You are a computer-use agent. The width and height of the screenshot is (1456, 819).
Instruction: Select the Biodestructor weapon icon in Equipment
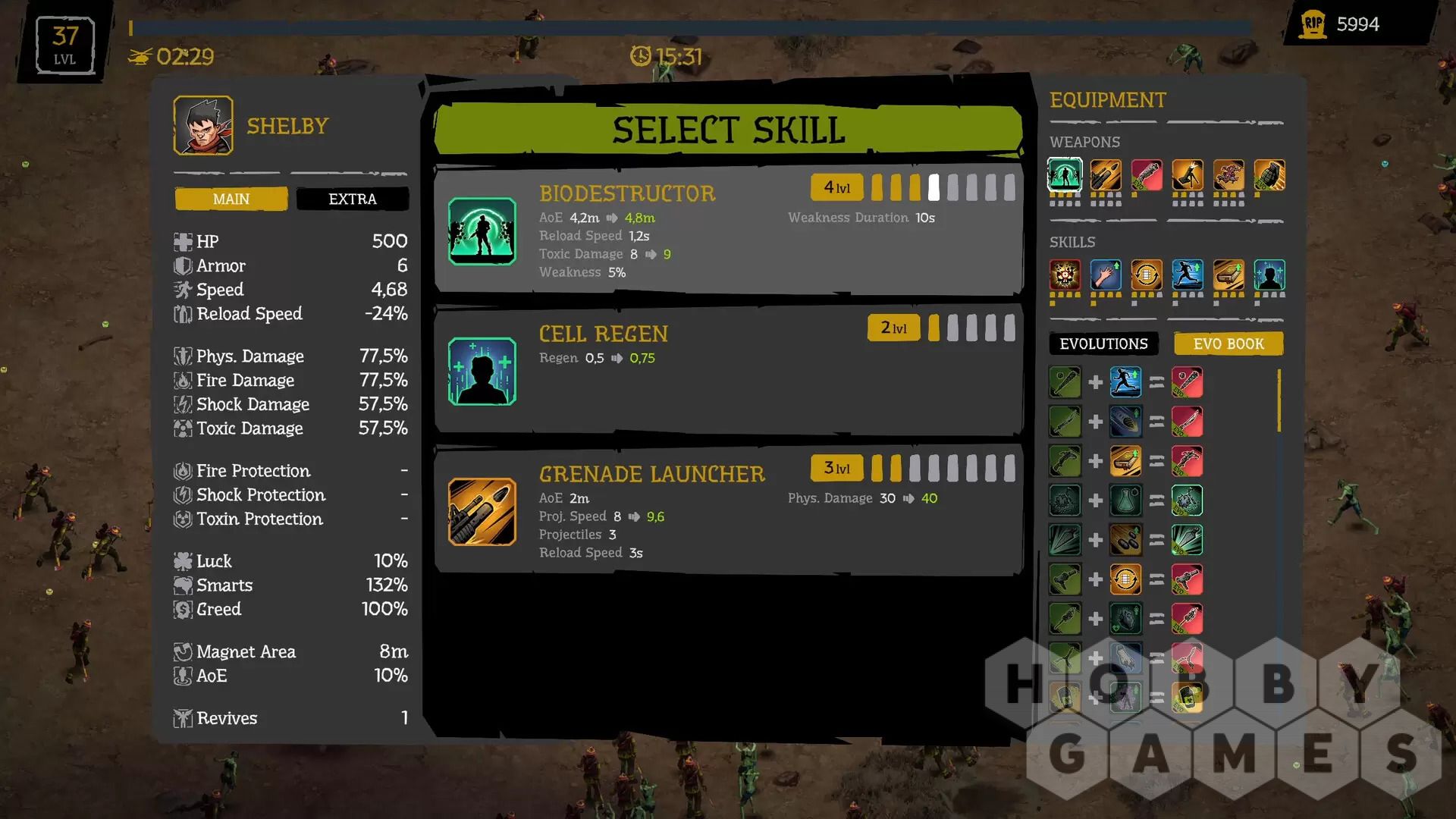tap(1065, 175)
